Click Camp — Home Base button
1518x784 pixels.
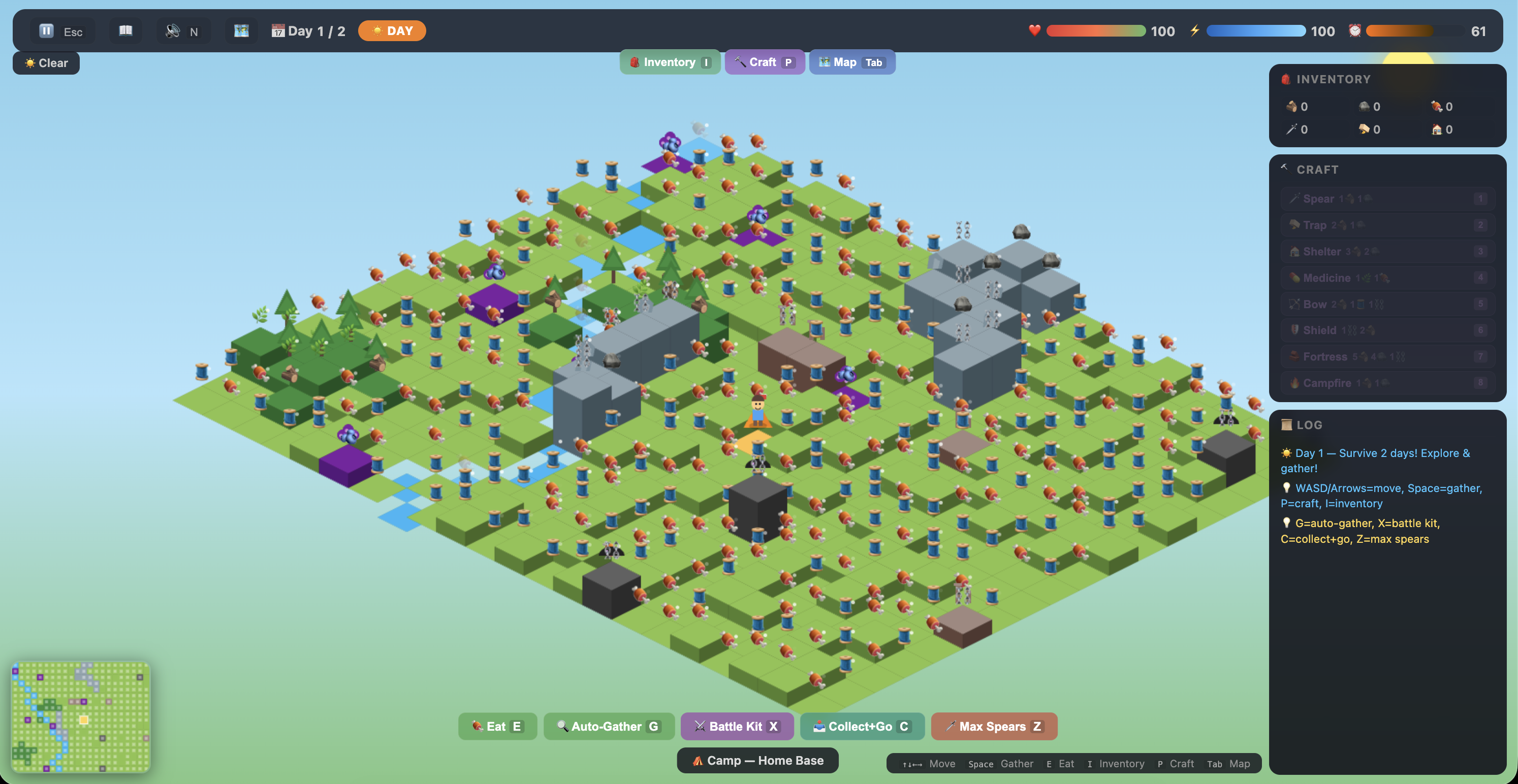(x=757, y=761)
